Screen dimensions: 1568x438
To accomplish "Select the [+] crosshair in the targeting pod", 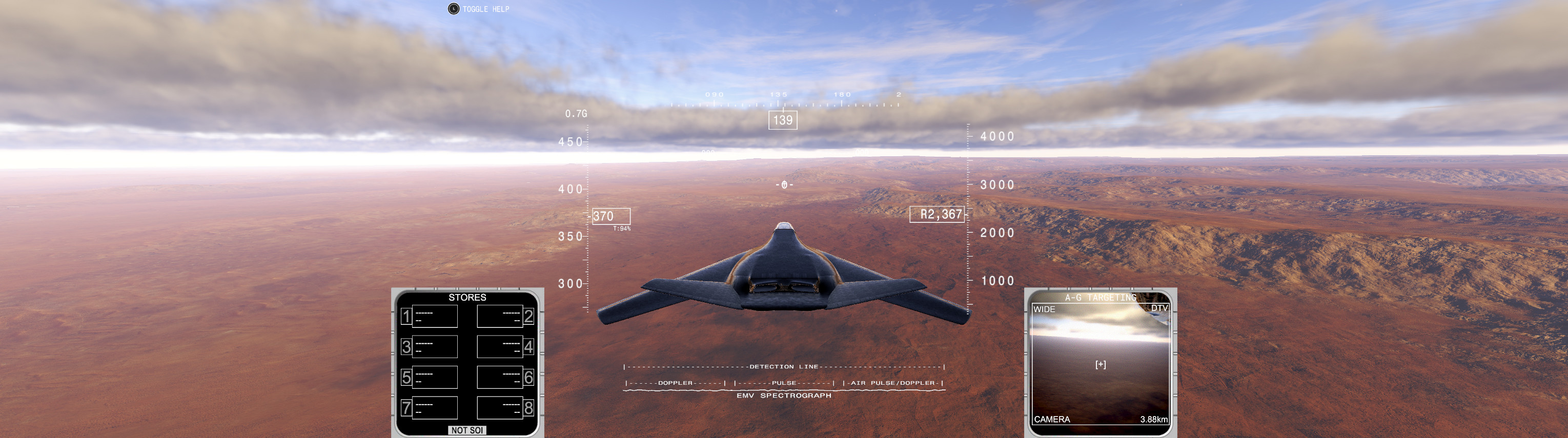I will coord(1101,363).
